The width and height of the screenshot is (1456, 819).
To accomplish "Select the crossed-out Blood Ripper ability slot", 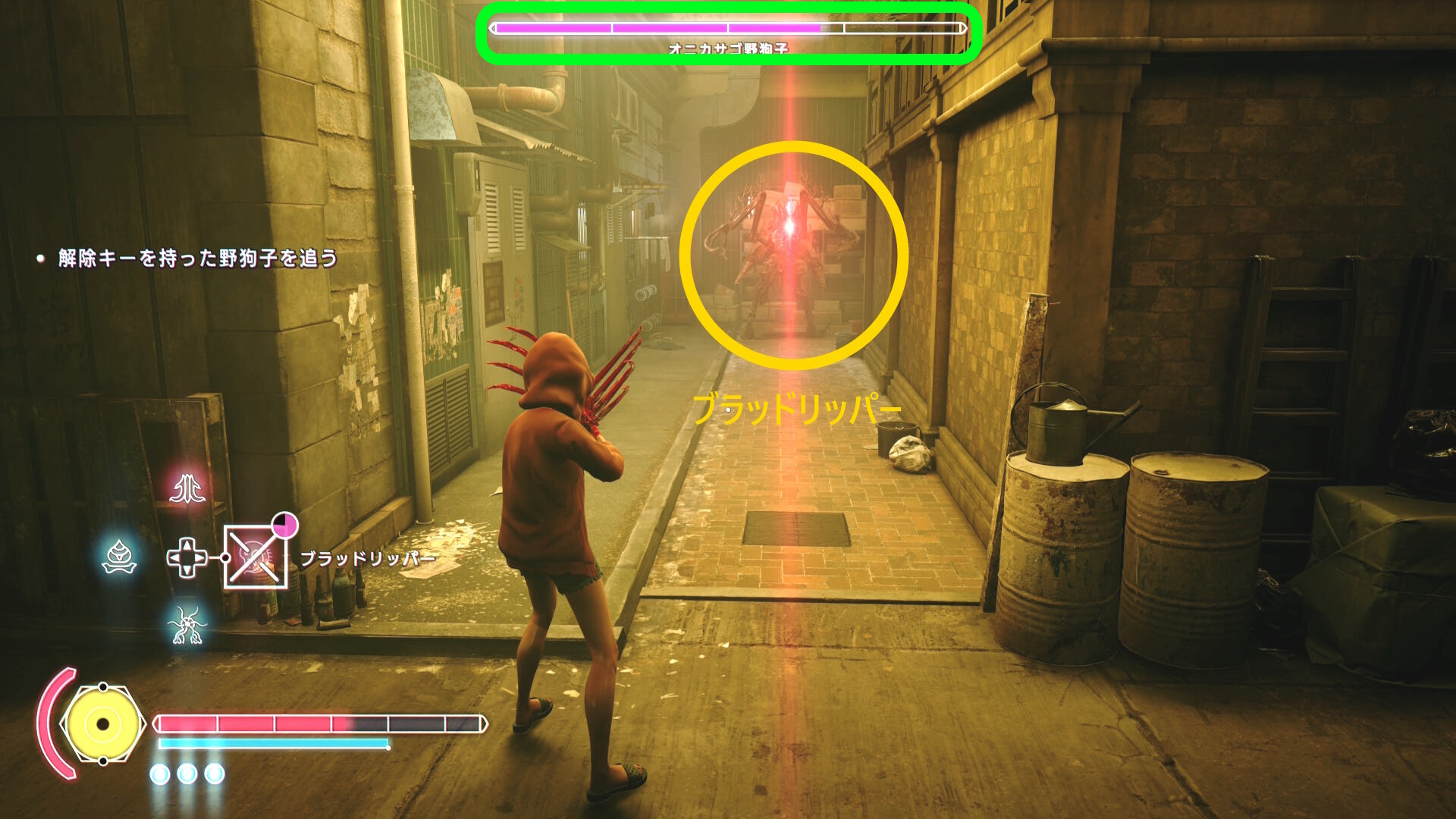I will tap(256, 557).
